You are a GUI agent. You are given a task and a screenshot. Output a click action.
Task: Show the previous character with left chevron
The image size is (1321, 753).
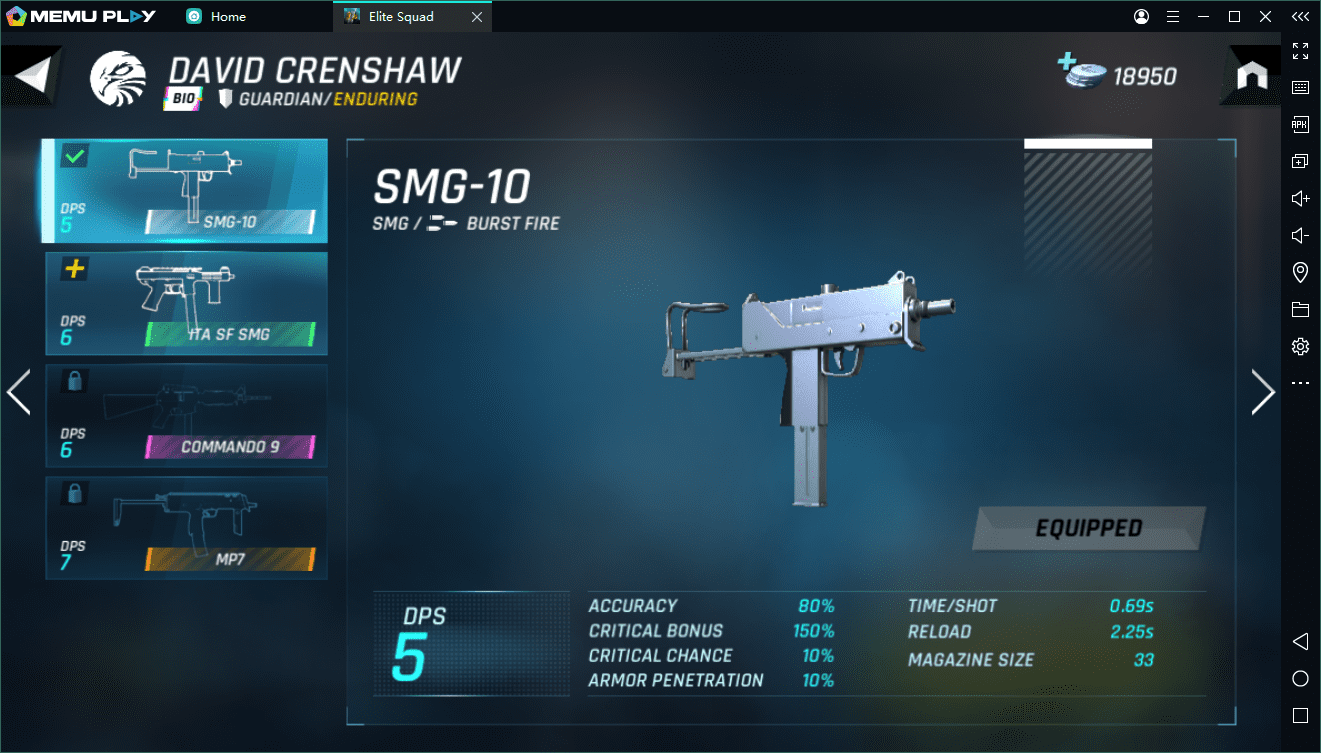pos(19,392)
